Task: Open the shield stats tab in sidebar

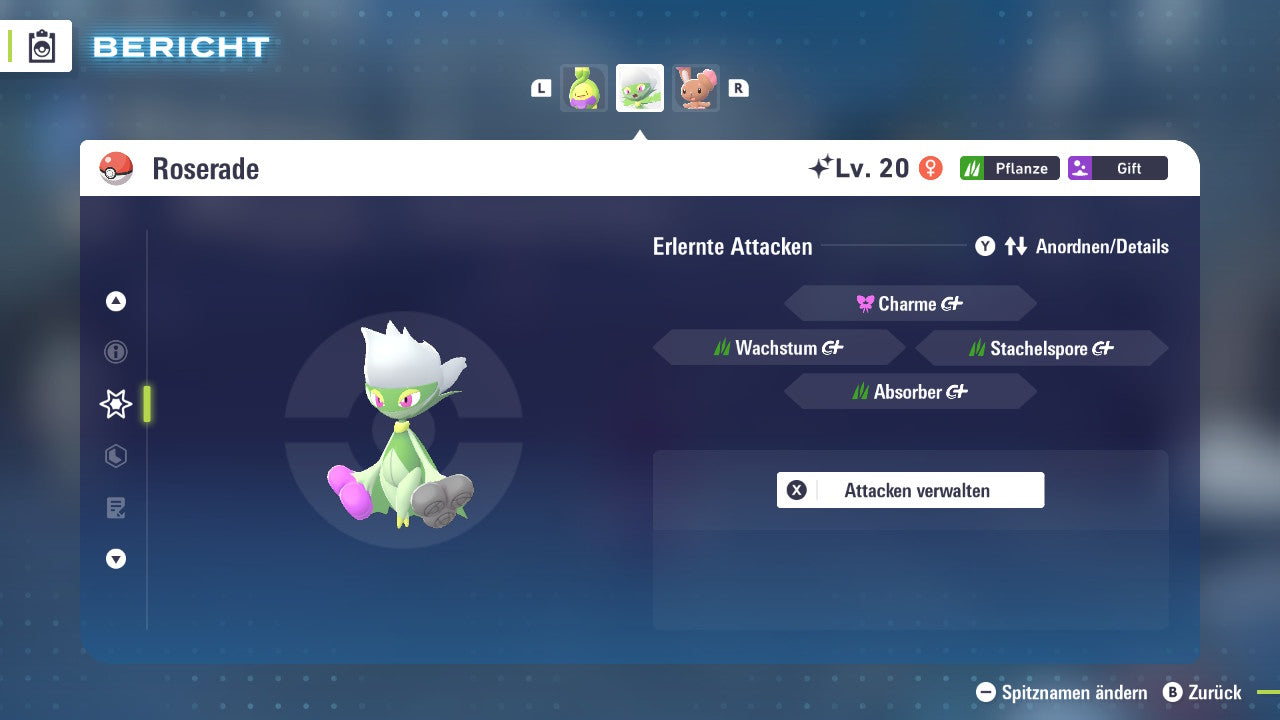Action: [x=115, y=456]
